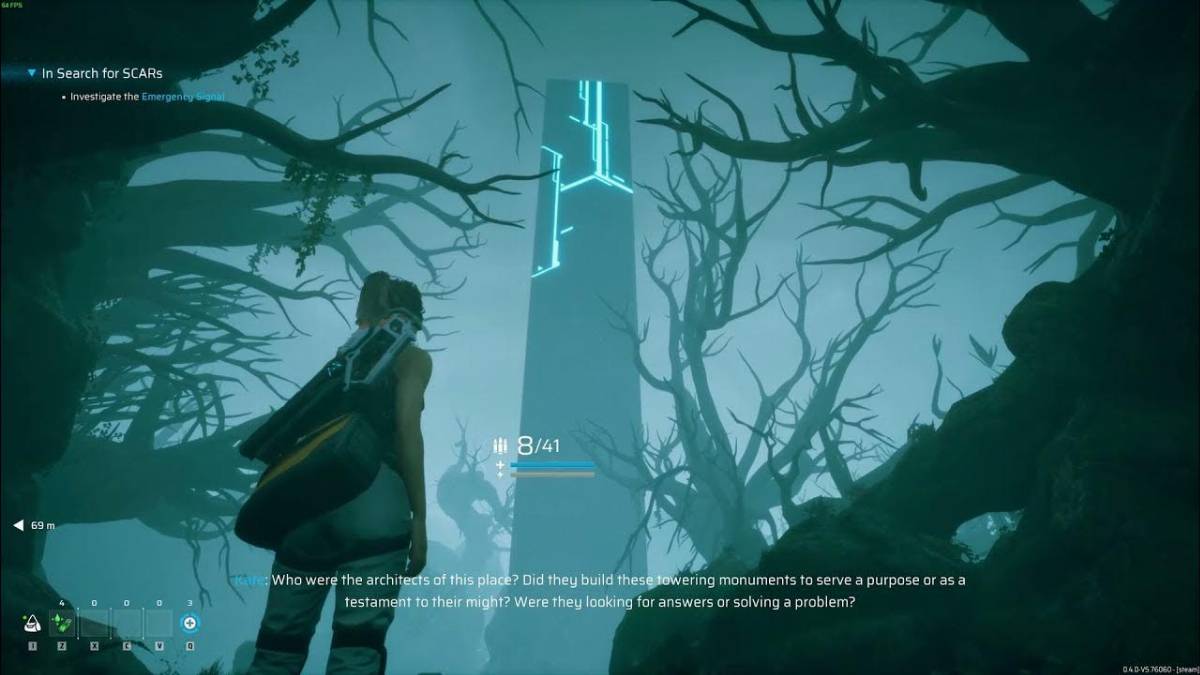Use the blue medkit plus icon

pyautogui.click(x=190, y=623)
